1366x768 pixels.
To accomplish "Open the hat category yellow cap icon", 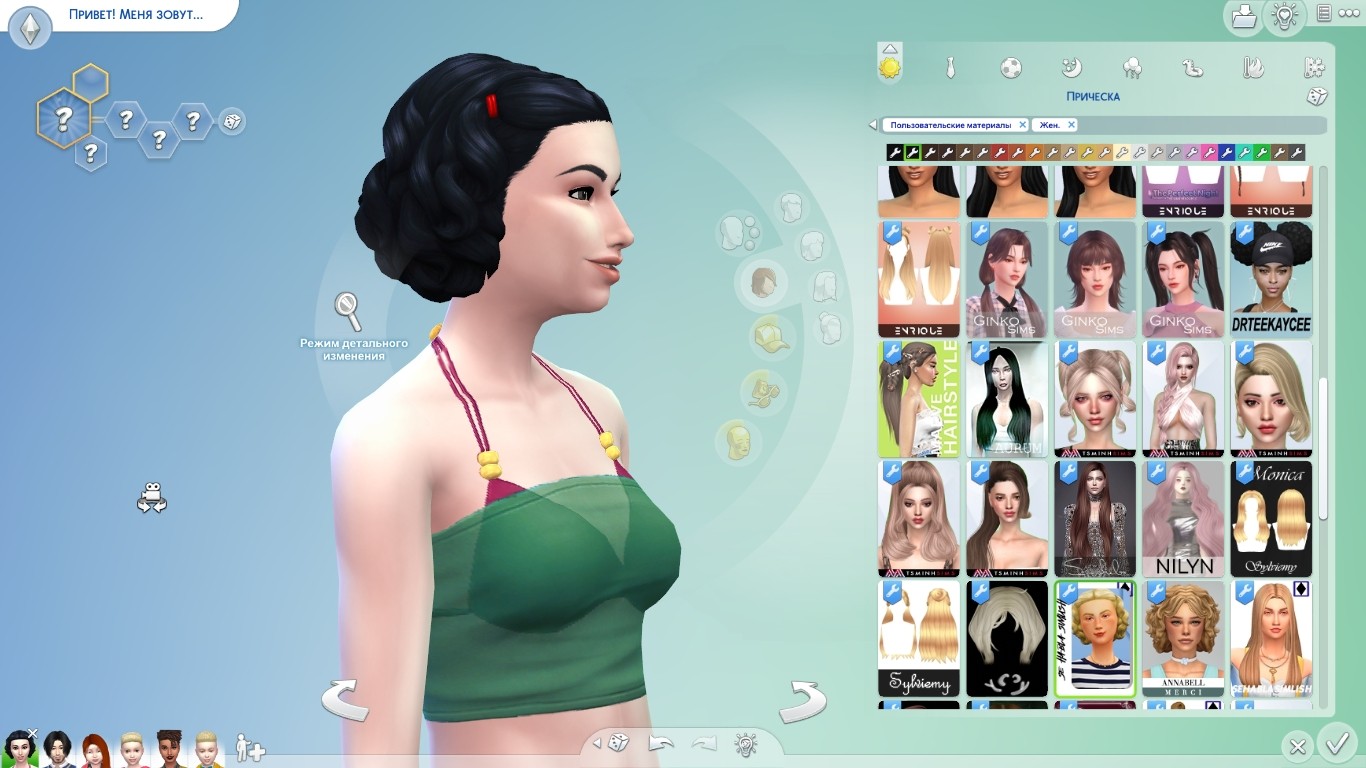I will 769,335.
